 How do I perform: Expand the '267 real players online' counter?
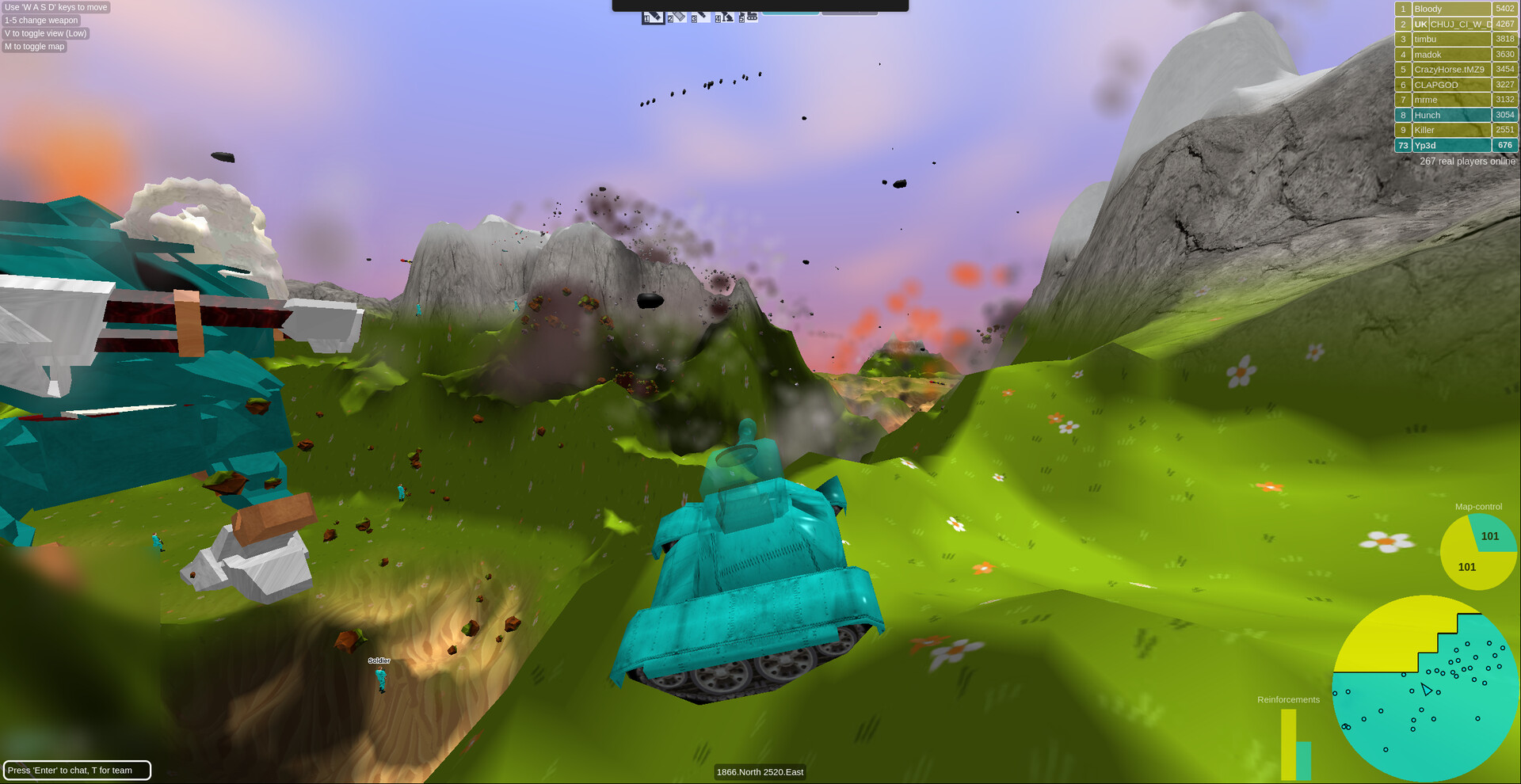(x=1467, y=161)
